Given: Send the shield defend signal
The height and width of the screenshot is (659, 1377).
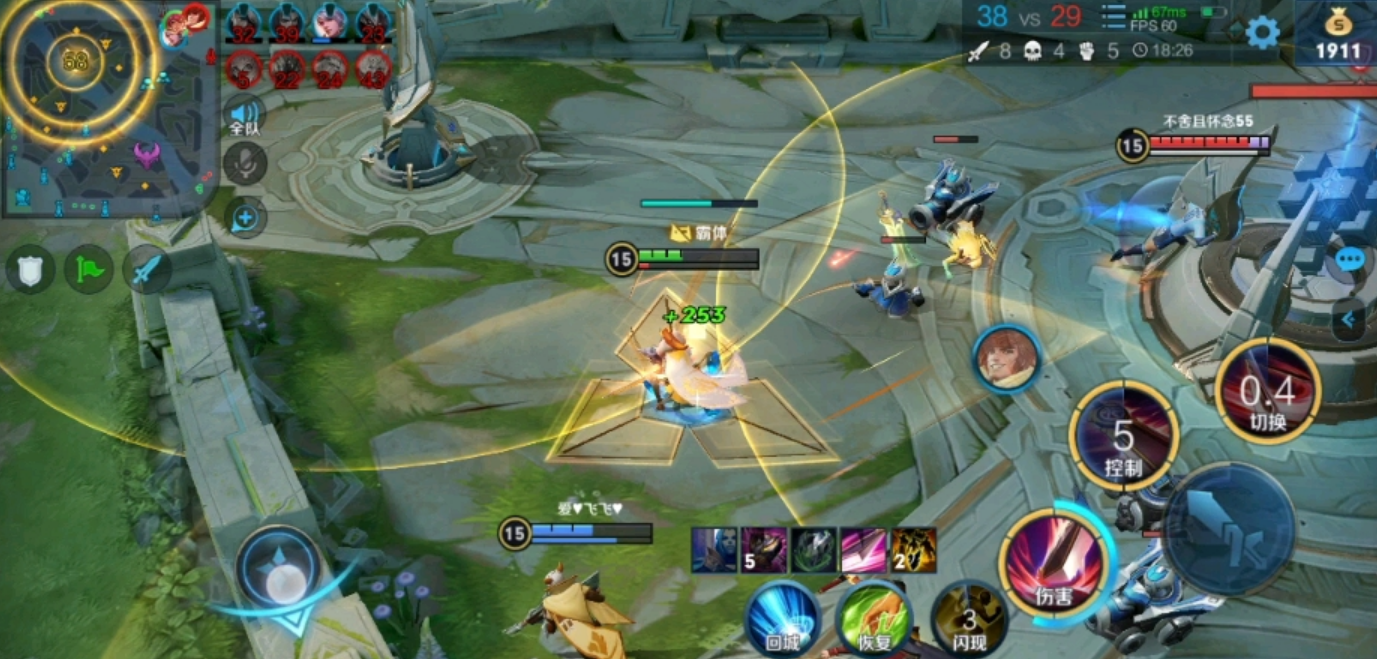Looking at the screenshot, I should (x=30, y=269).
